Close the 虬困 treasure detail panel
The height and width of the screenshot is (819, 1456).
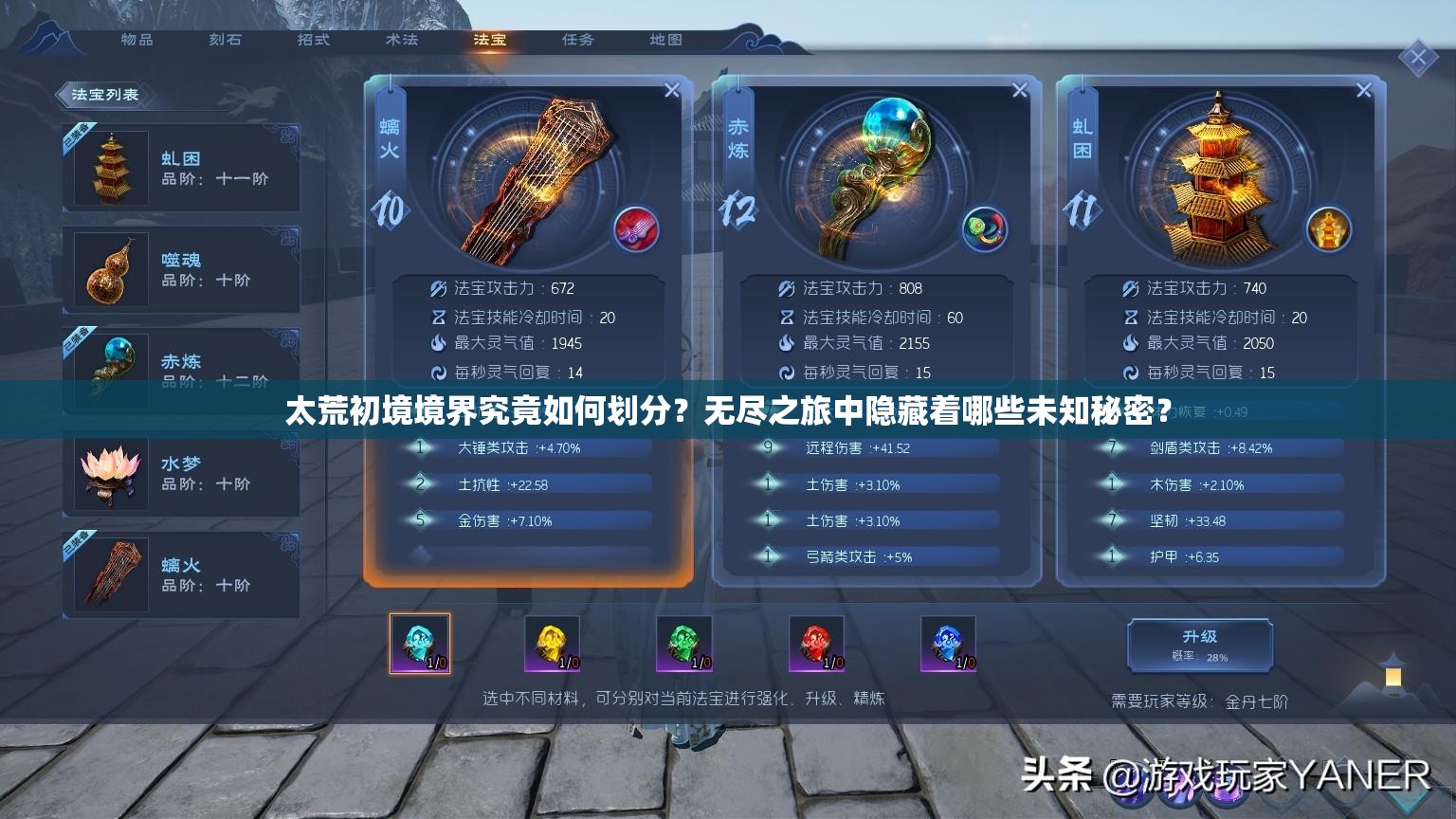pos(1364,90)
